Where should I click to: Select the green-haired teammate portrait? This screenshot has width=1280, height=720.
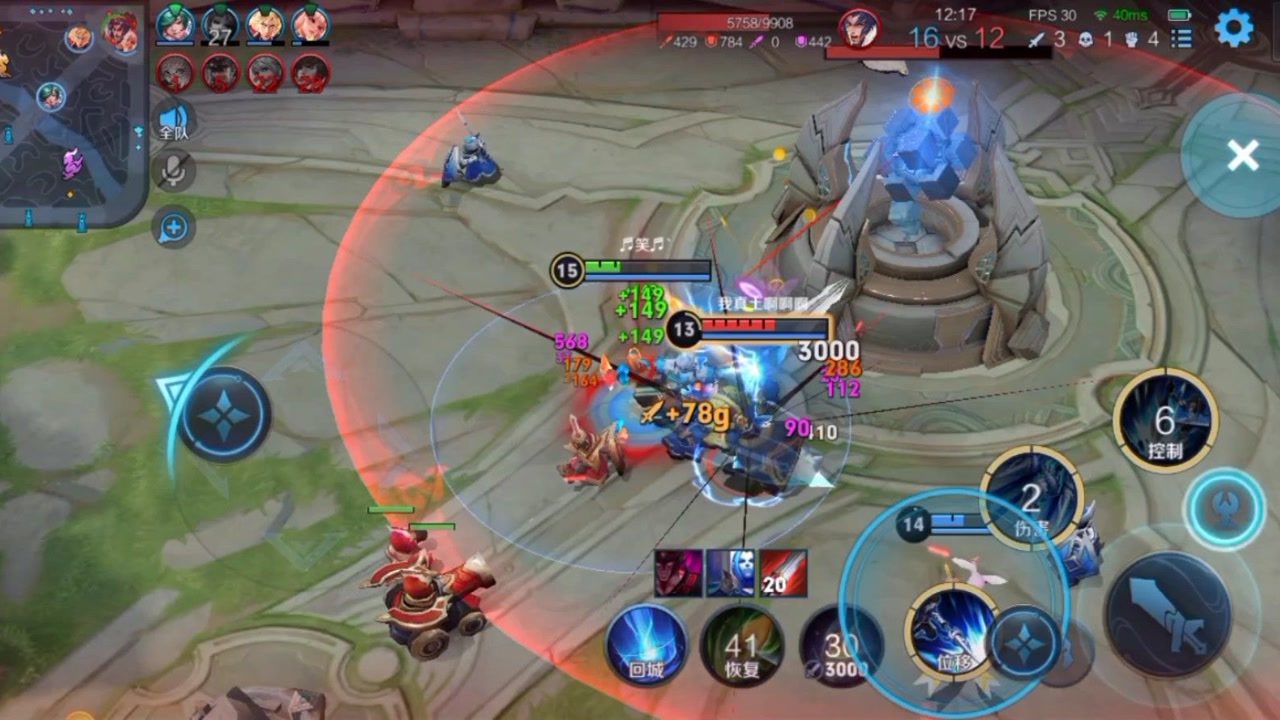tap(175, 24)
